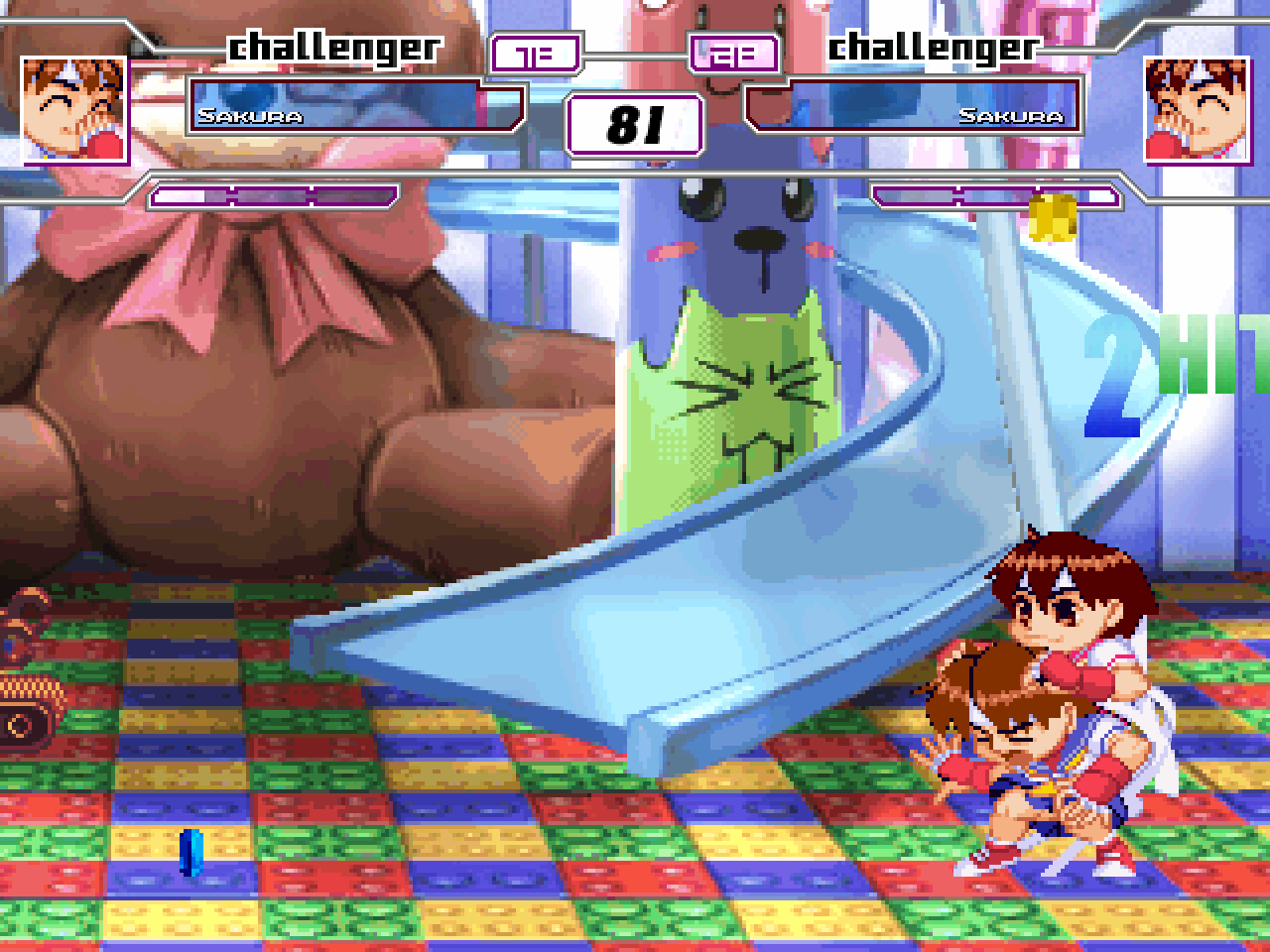The width and height of the screenshot is (1270, 952).
Task: Click the round timer showing 81
Action: click(634, 124)
